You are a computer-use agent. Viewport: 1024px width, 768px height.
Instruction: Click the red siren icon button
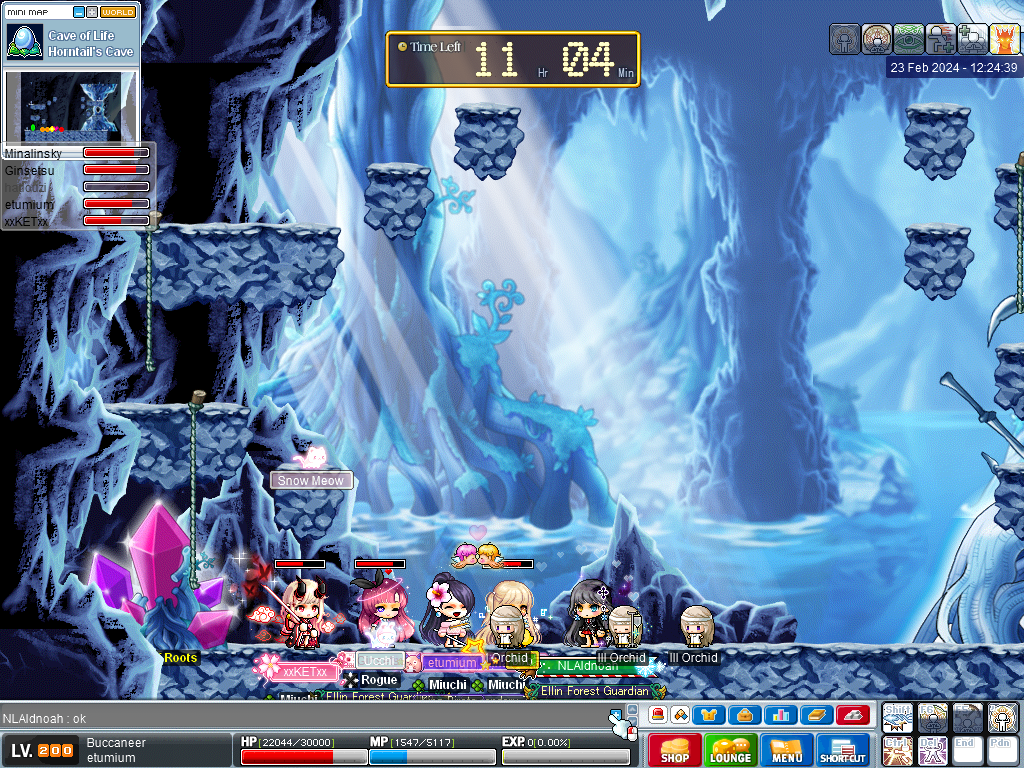(x=659, y=714)
